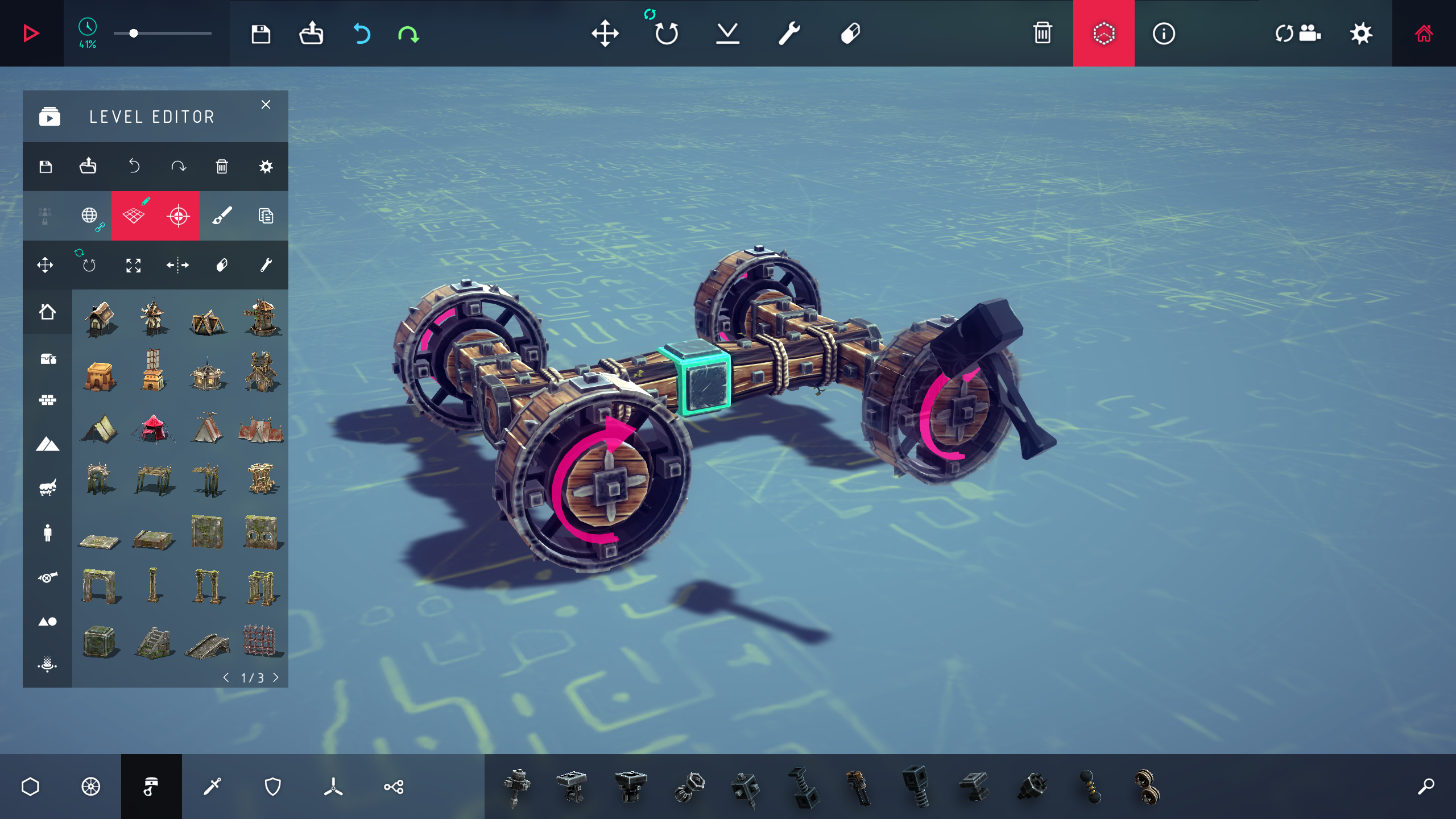Select the eraser tool in the top toolbar
The image size is (1456, 819).
(x=849, y=34)
